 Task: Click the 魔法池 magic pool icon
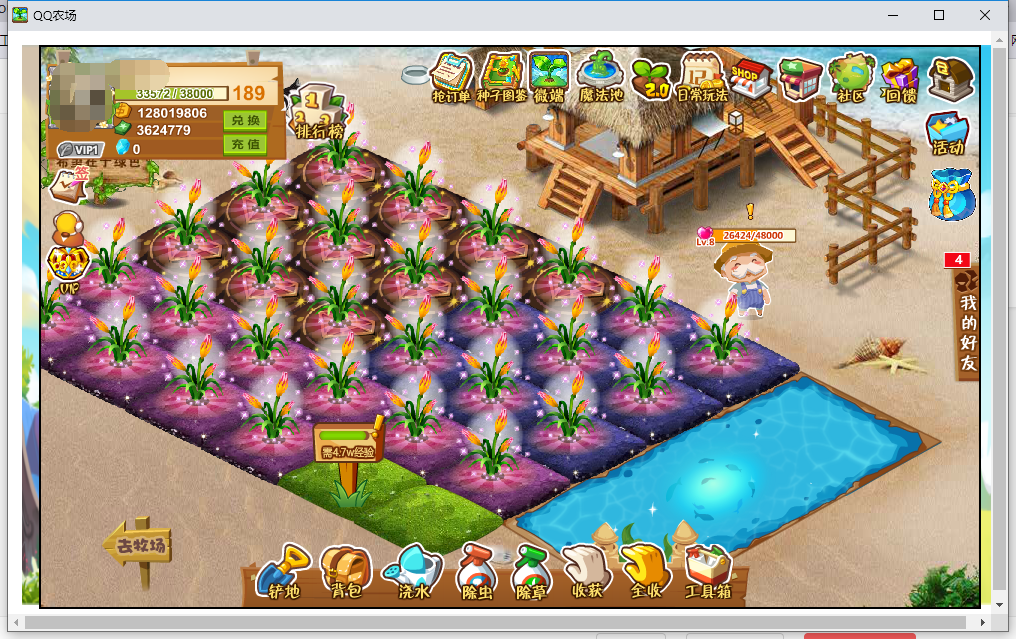click(601, 77)
